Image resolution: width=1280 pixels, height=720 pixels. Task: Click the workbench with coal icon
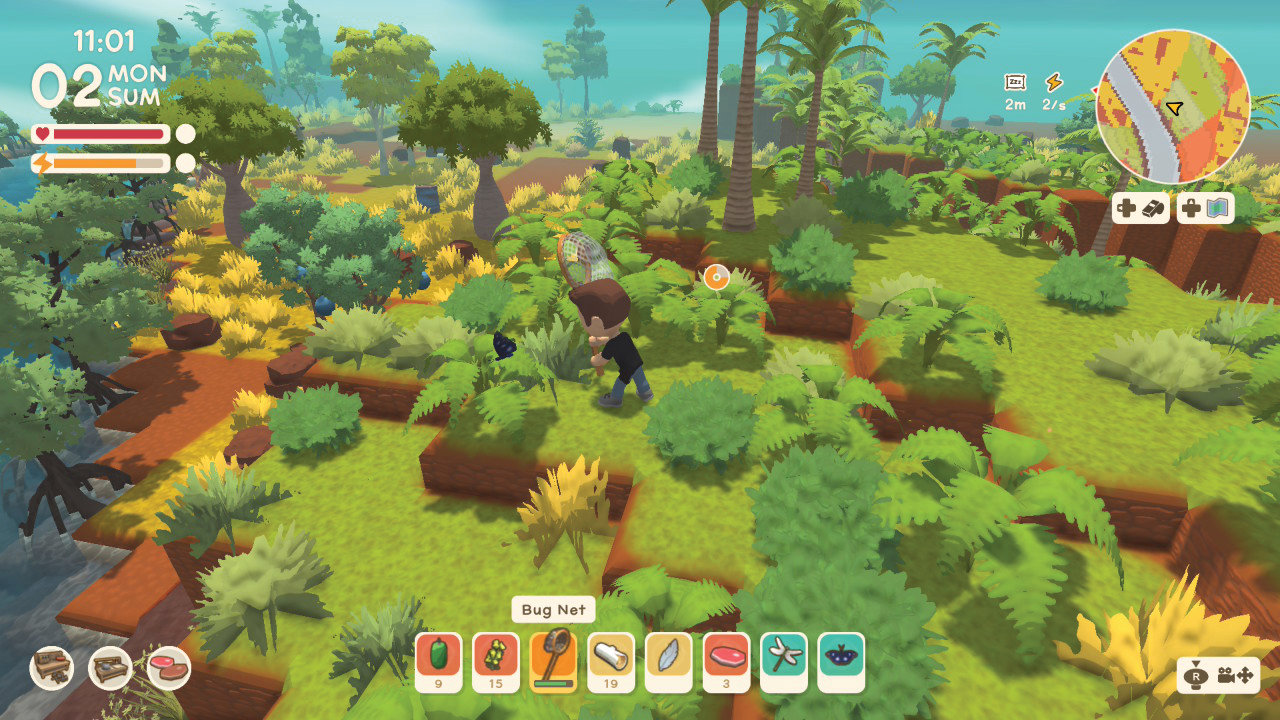pyautogui.click(x=52, y=668)
